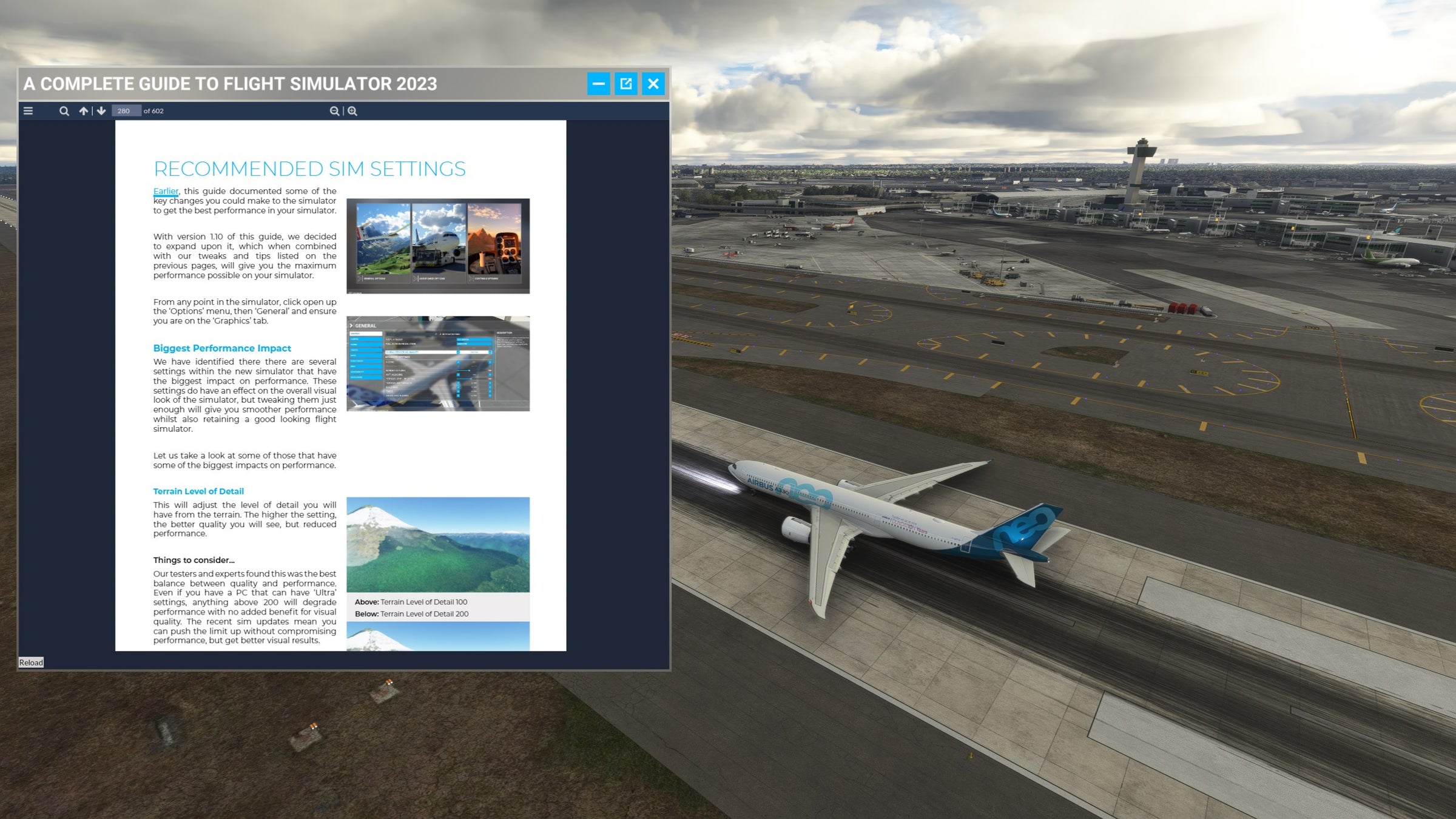The height and width of the screenshot is (819, 1456).
Task: Open the document search tool
Action: coord(64,111)
